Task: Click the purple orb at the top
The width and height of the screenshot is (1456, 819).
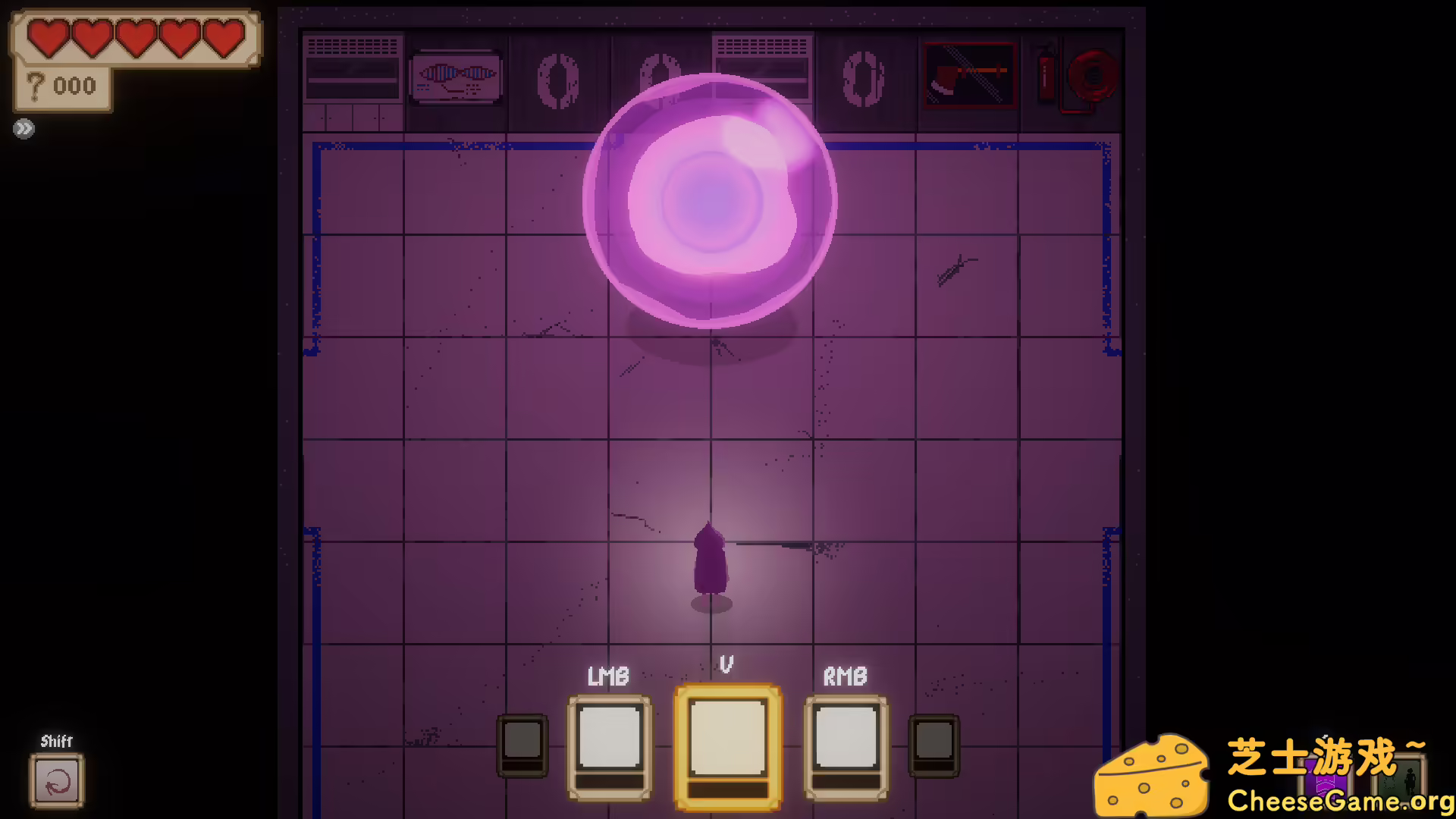Action: point(711,201)
